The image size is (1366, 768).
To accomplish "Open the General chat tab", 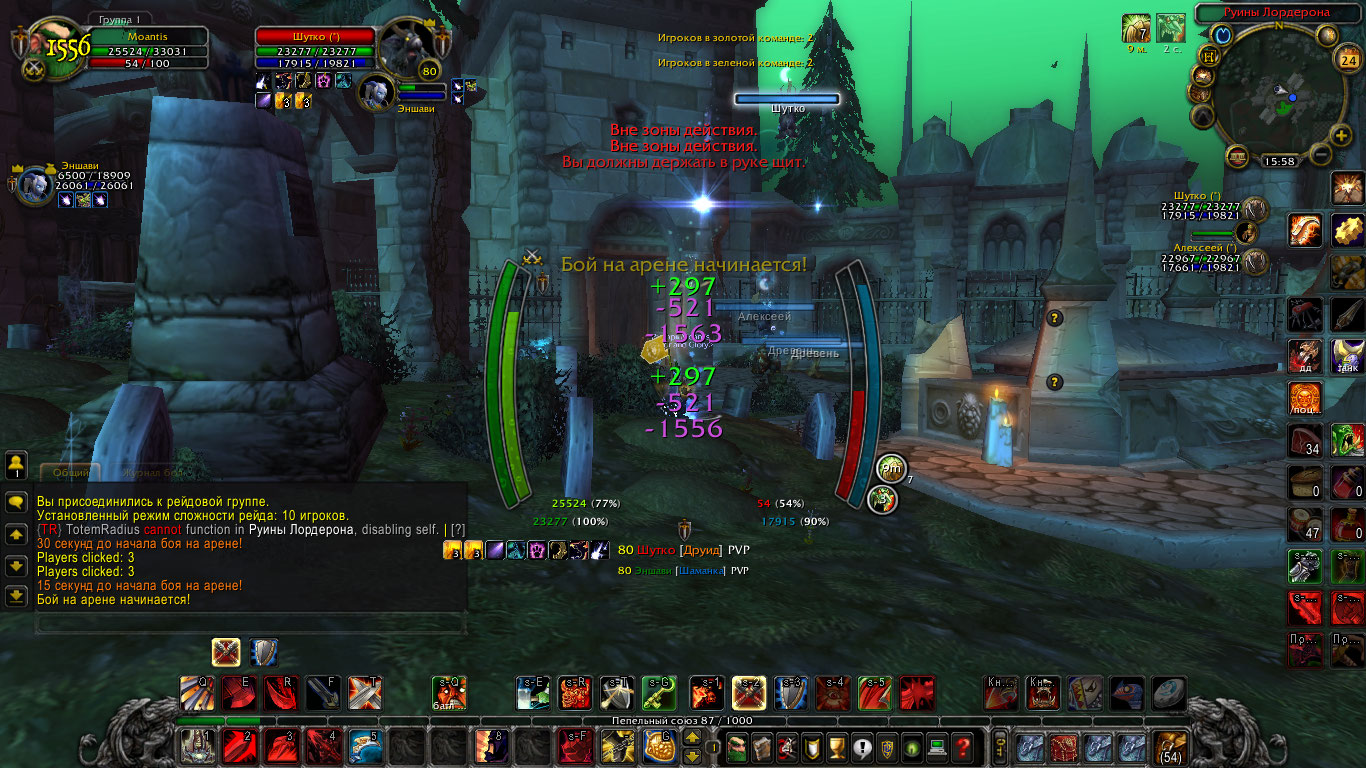I will pyautogui.click(x=70, y=472).
